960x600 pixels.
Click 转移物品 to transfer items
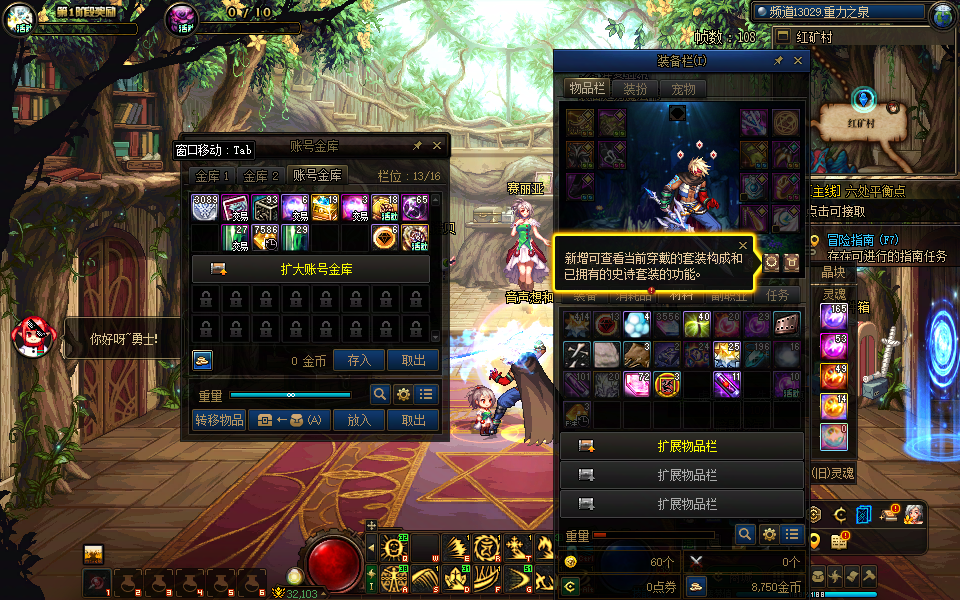click(219, 421)
